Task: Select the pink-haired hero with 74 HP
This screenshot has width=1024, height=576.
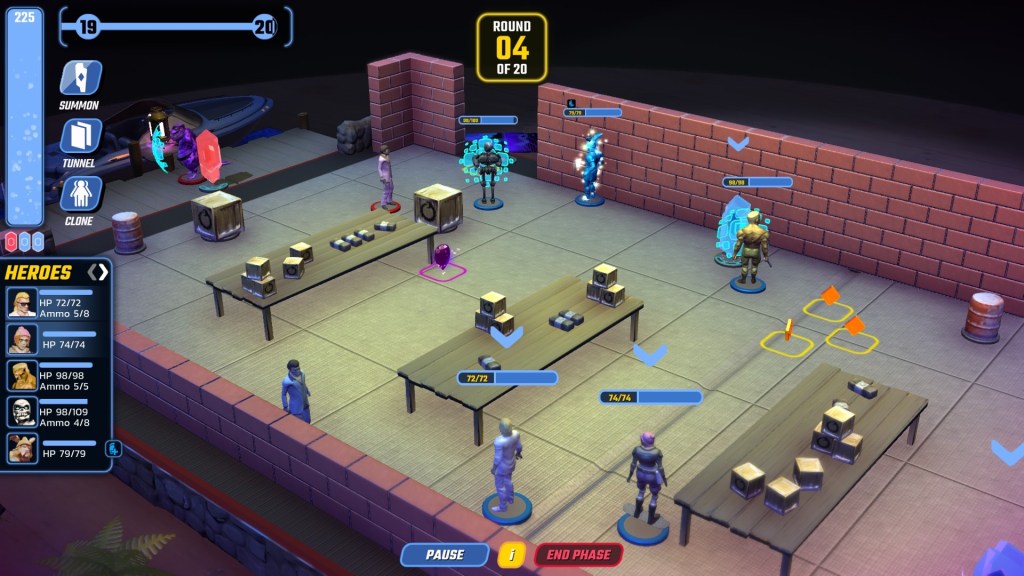Action: click(x=22, y=339)
